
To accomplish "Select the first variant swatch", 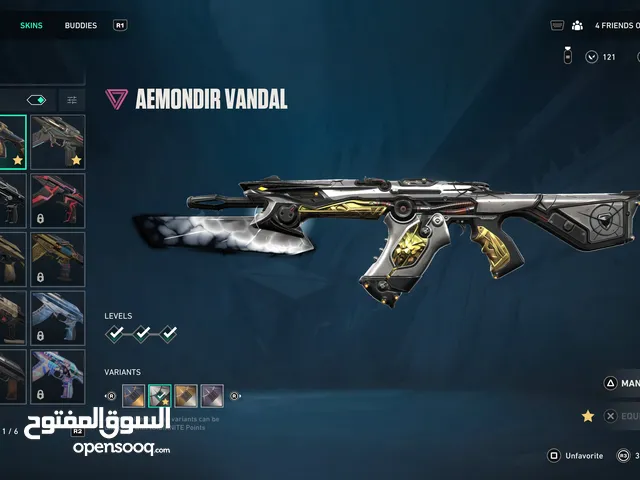I will [133, 395].
